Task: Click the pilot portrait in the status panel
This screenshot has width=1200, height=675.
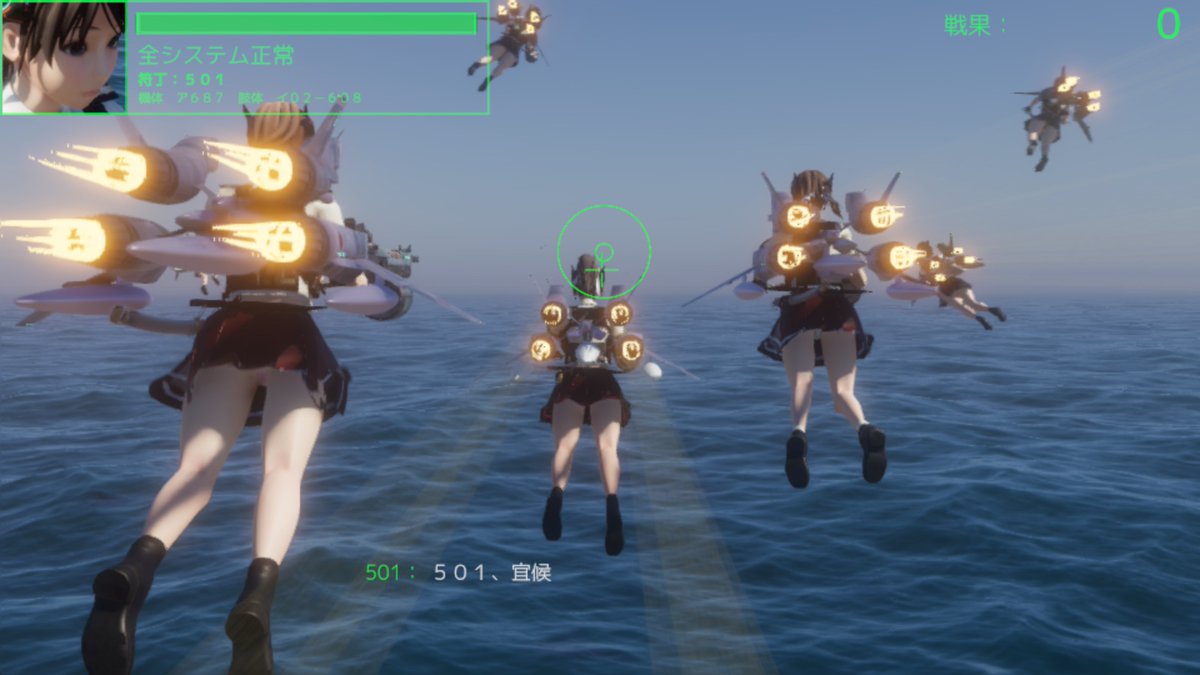Action: 63,57
